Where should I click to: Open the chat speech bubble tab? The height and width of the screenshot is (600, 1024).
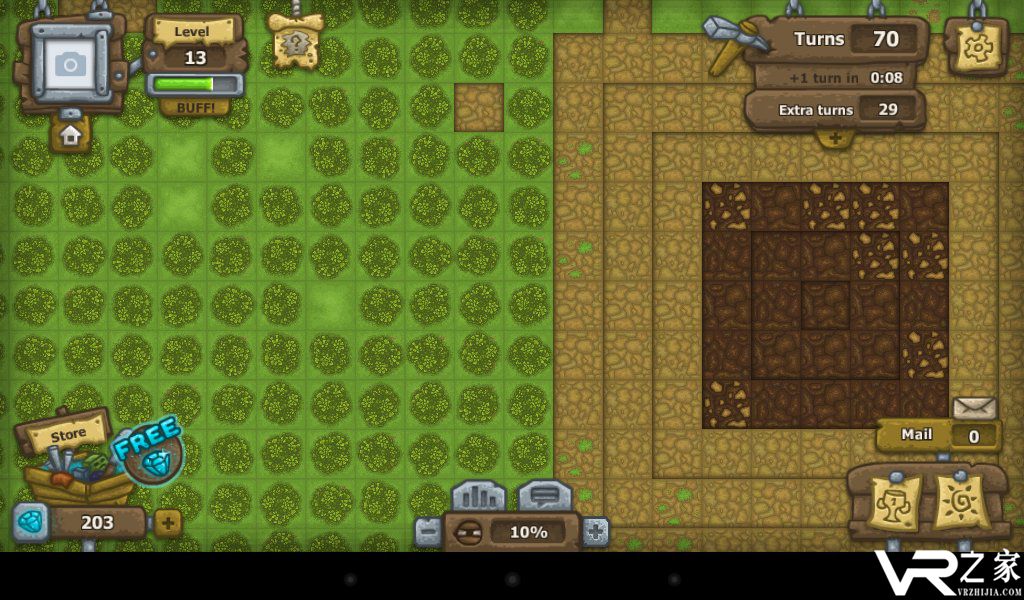click(x=544, y=496)
